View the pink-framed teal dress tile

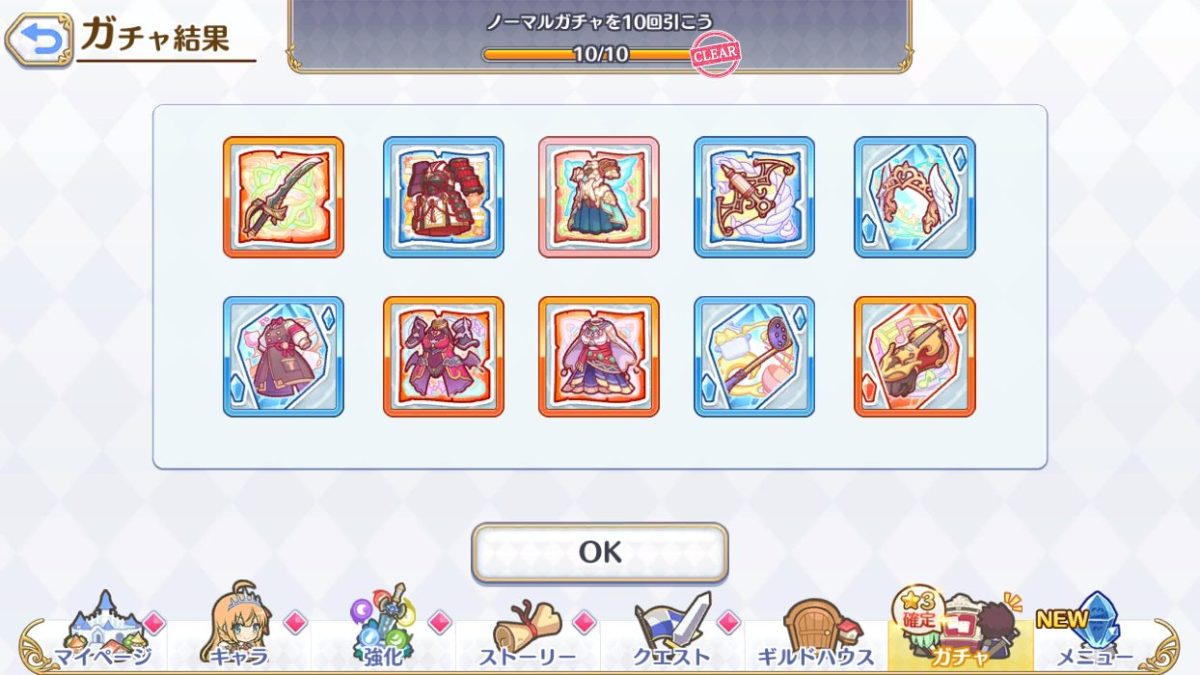599,197
